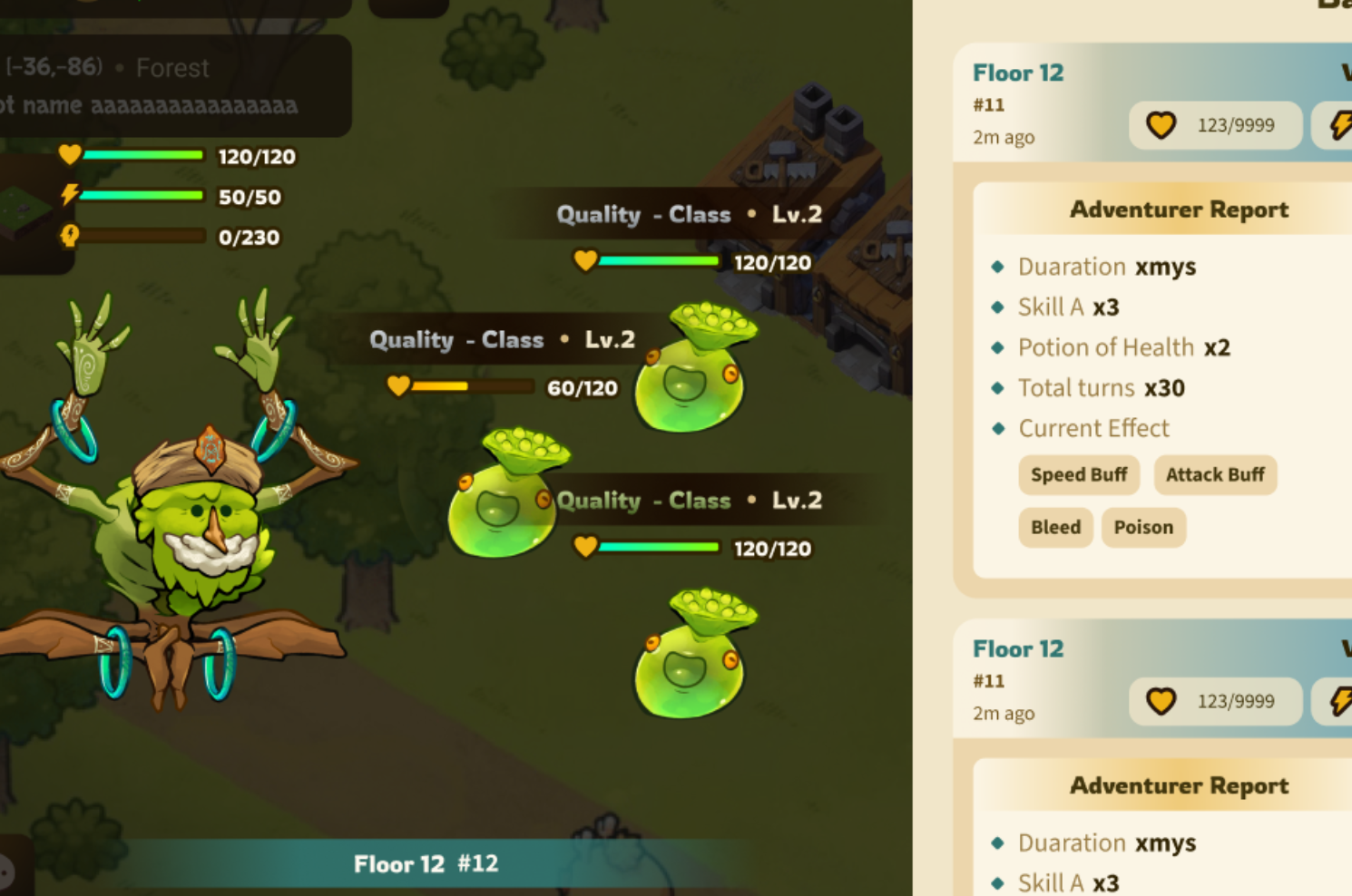Click the 0/230 experience head icon
Image resolution: width=1352 pixels, height=896 pixels.
pyautogui.click(x=68, y=236)
